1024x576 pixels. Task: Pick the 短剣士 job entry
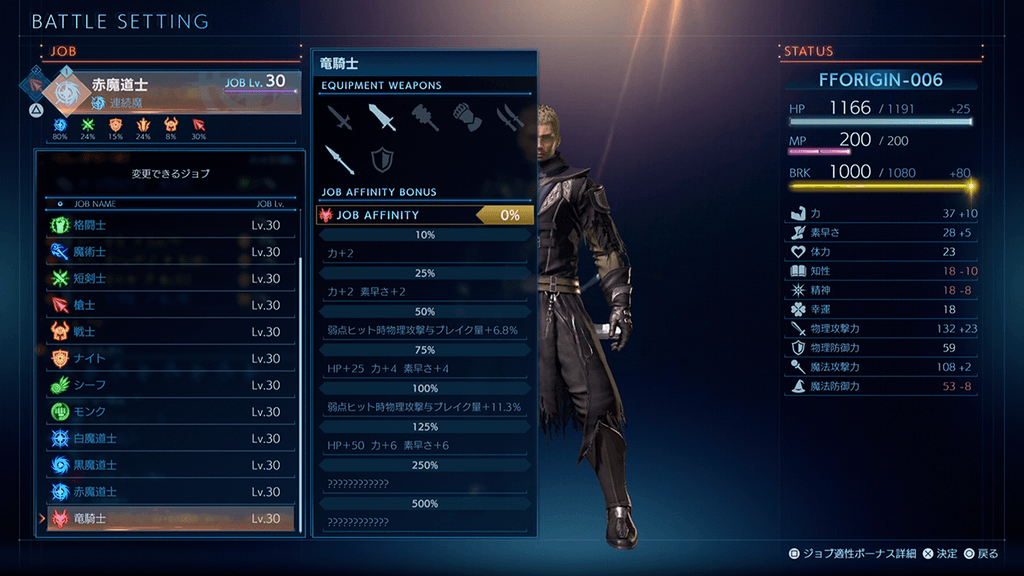[x=170, y=278]
